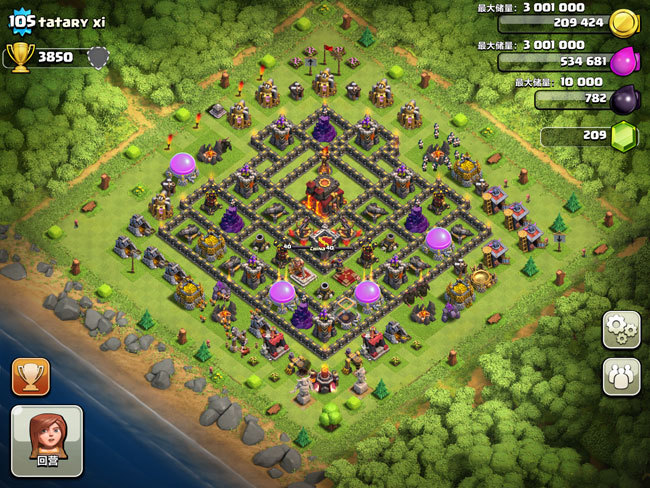Open settings with the gears button
The width and height of the screenshot is (650, 488).
(x=621, y=330)
